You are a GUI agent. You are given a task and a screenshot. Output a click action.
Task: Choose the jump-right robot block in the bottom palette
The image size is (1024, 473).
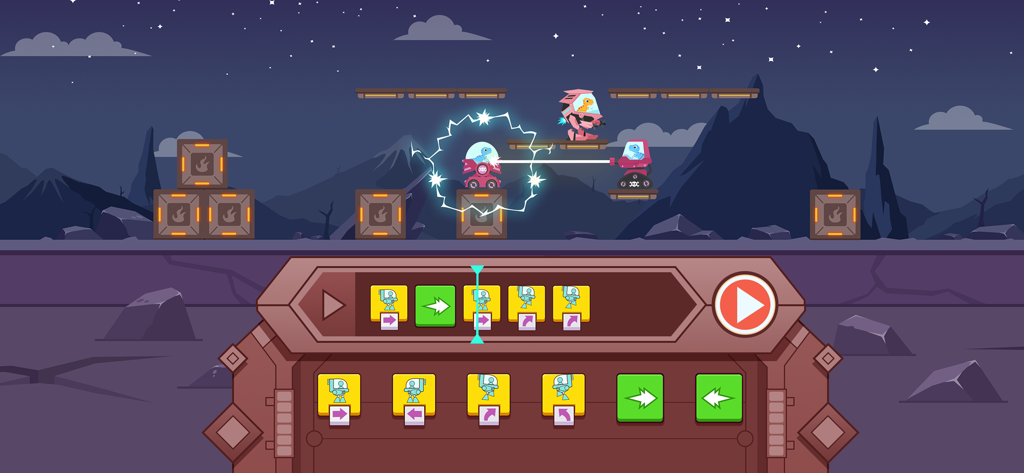(488, 398)
